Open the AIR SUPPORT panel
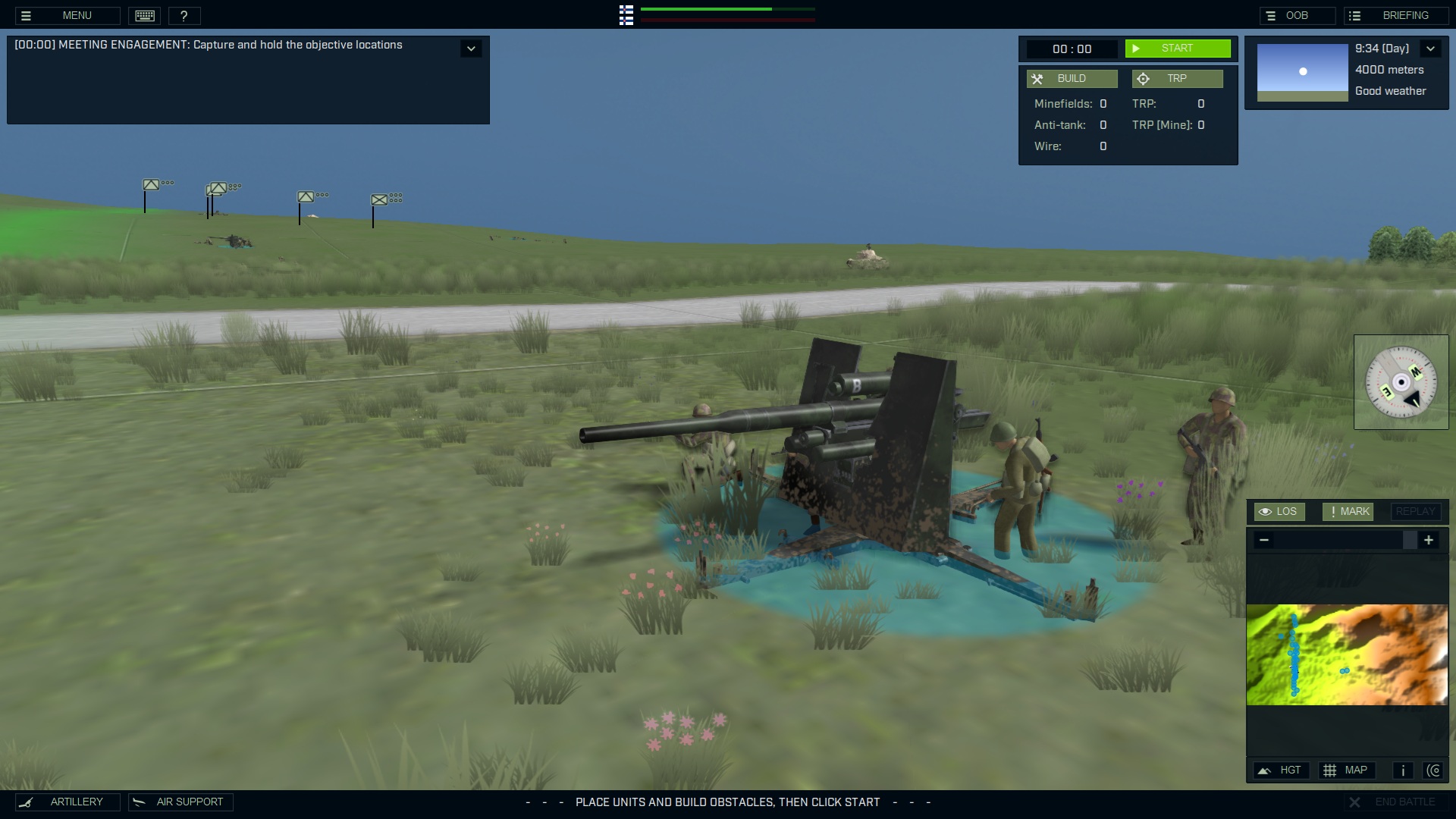 click(x=180, y=802)
